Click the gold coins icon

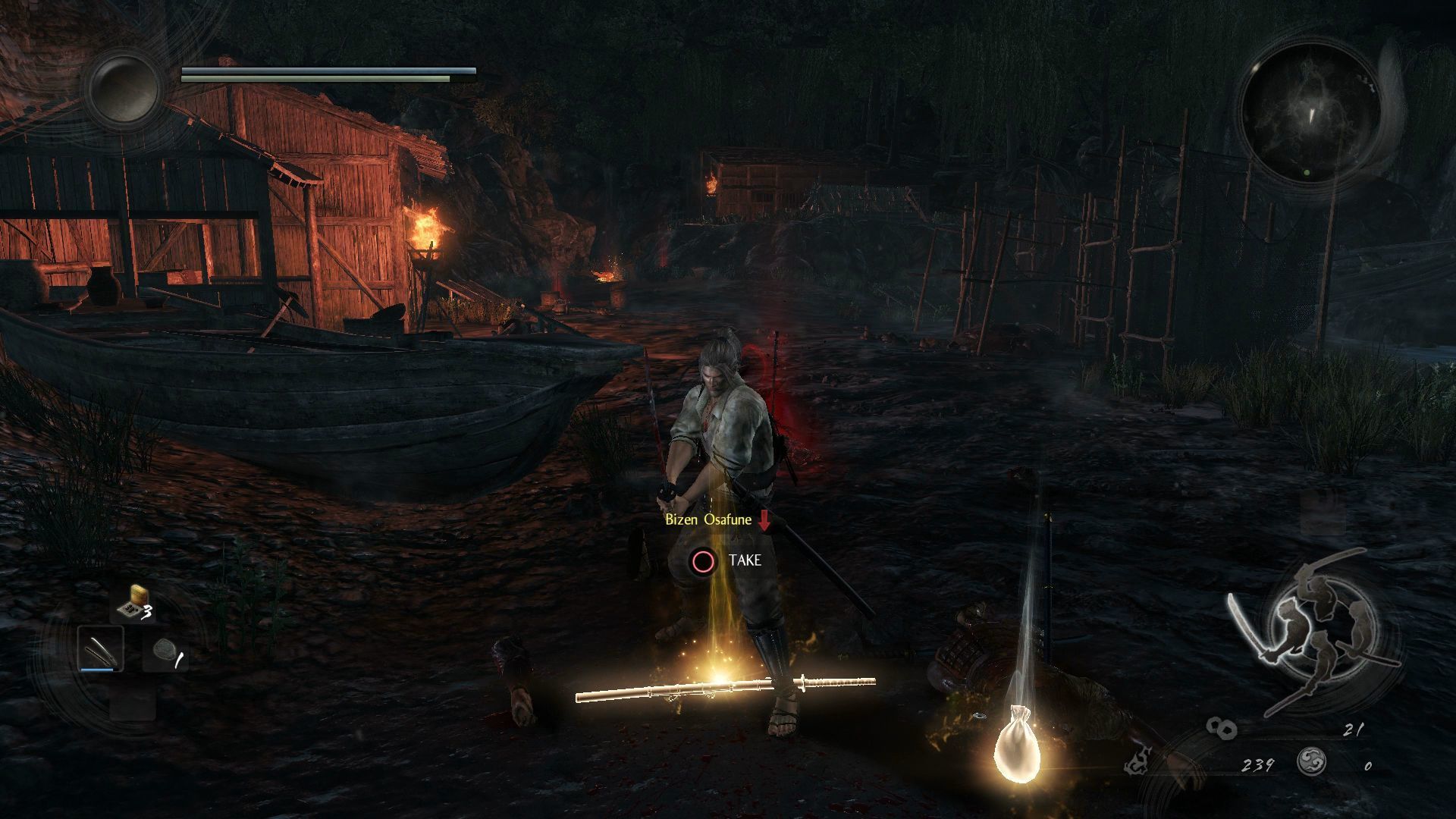coord(1222,730)
